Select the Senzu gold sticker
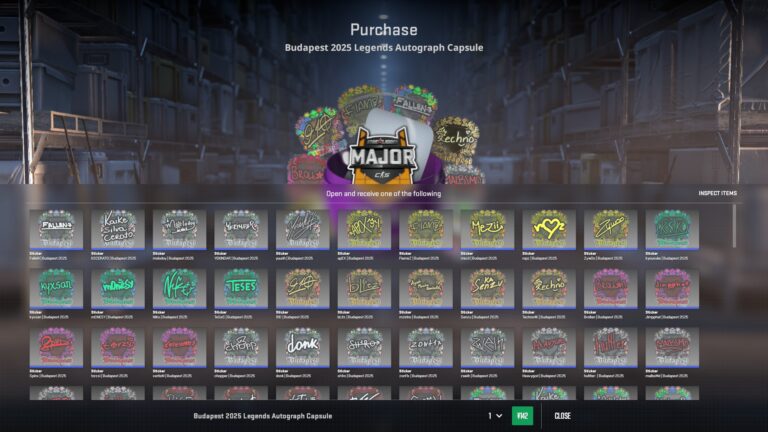This screenshot has height=432, width=768. tap(487, 288)
